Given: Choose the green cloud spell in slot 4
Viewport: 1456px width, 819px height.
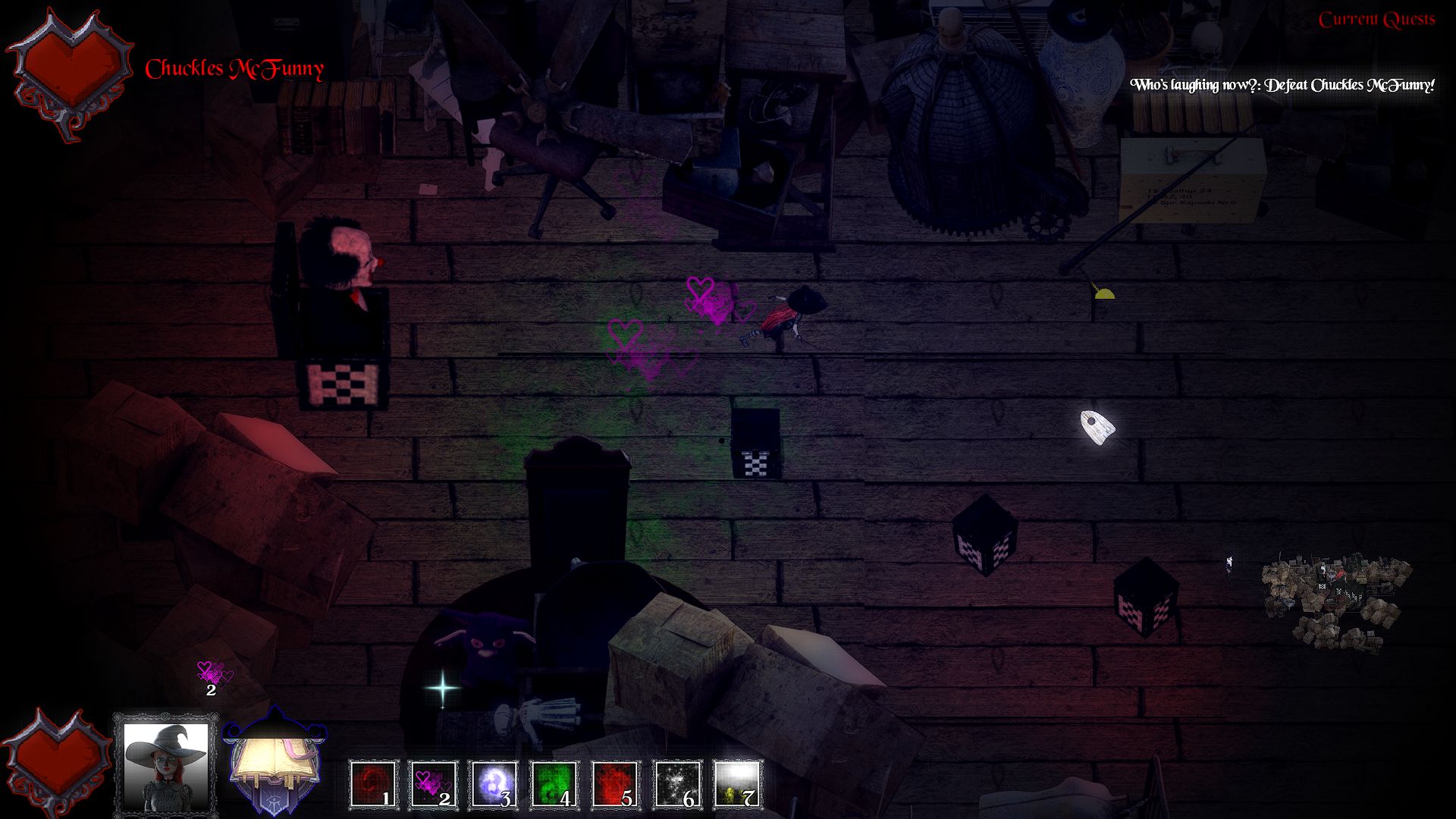Looking at the screenshot, I should click(554, 784).
